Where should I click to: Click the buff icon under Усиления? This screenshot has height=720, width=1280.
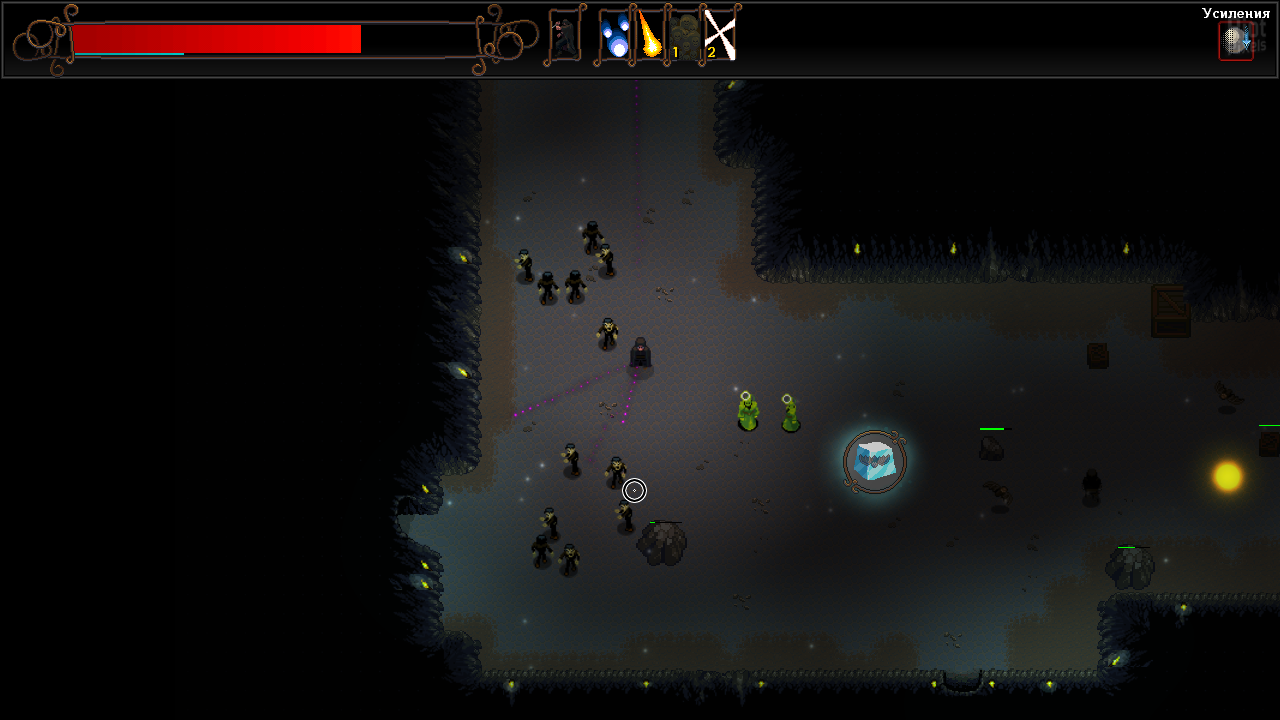point(1235,41)
